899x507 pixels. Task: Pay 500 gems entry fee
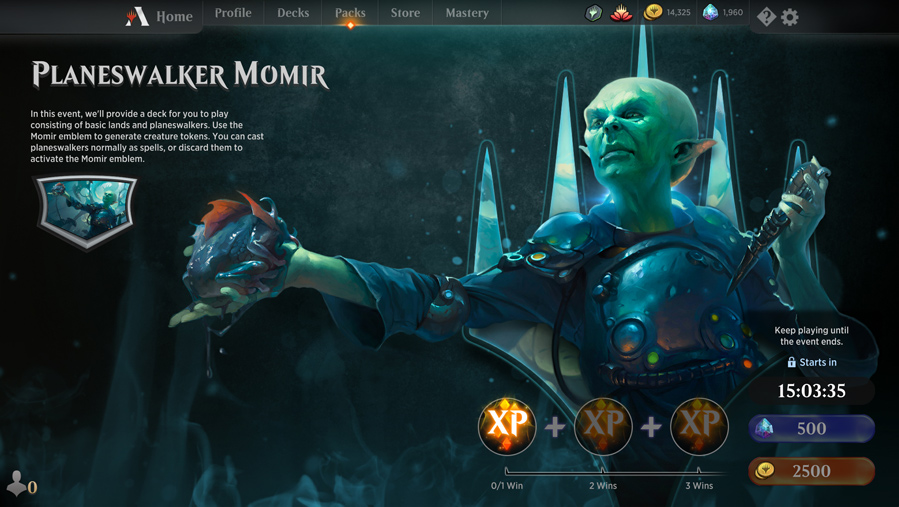(x=811, y=428)
